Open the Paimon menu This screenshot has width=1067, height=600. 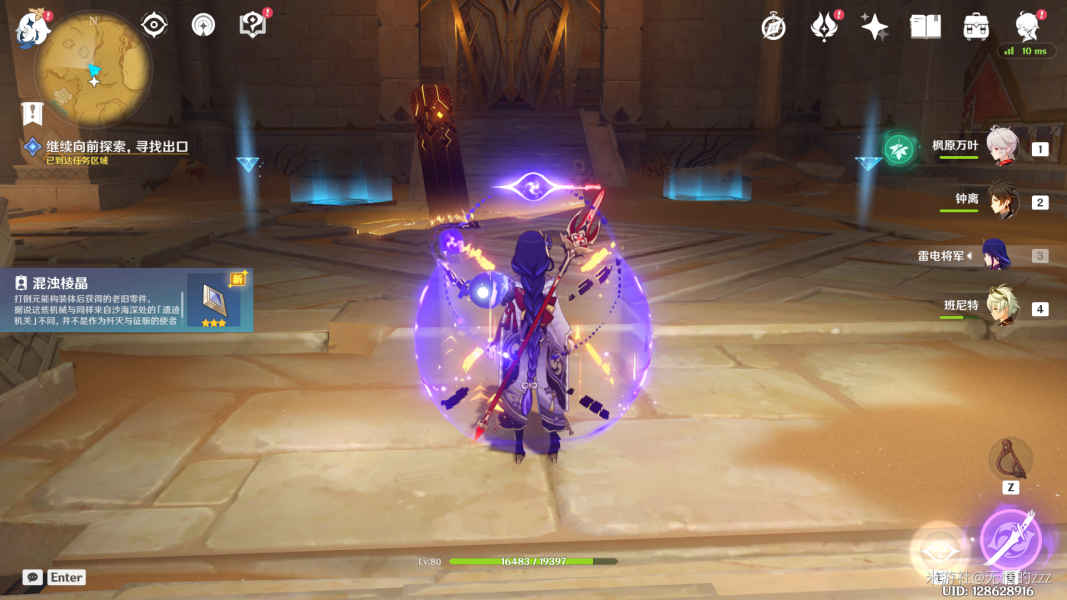point(32,29)
